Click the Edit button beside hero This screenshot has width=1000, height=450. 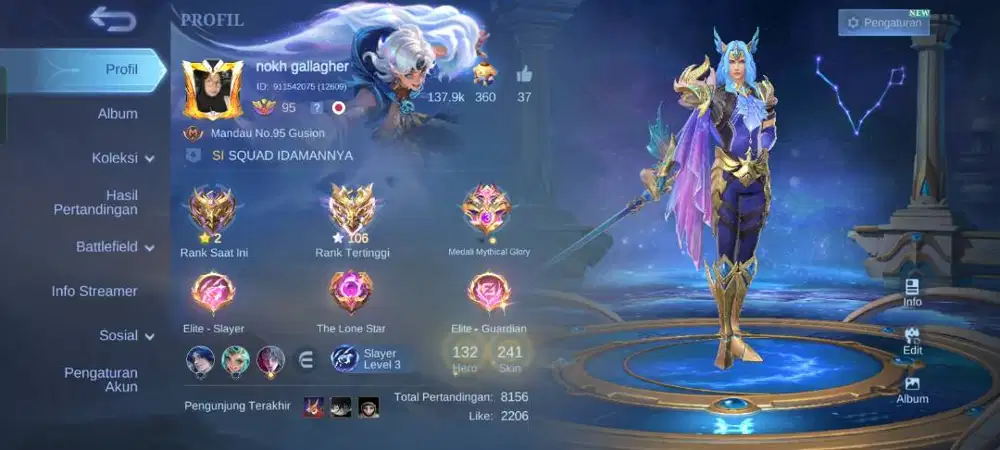click(912, 340)
